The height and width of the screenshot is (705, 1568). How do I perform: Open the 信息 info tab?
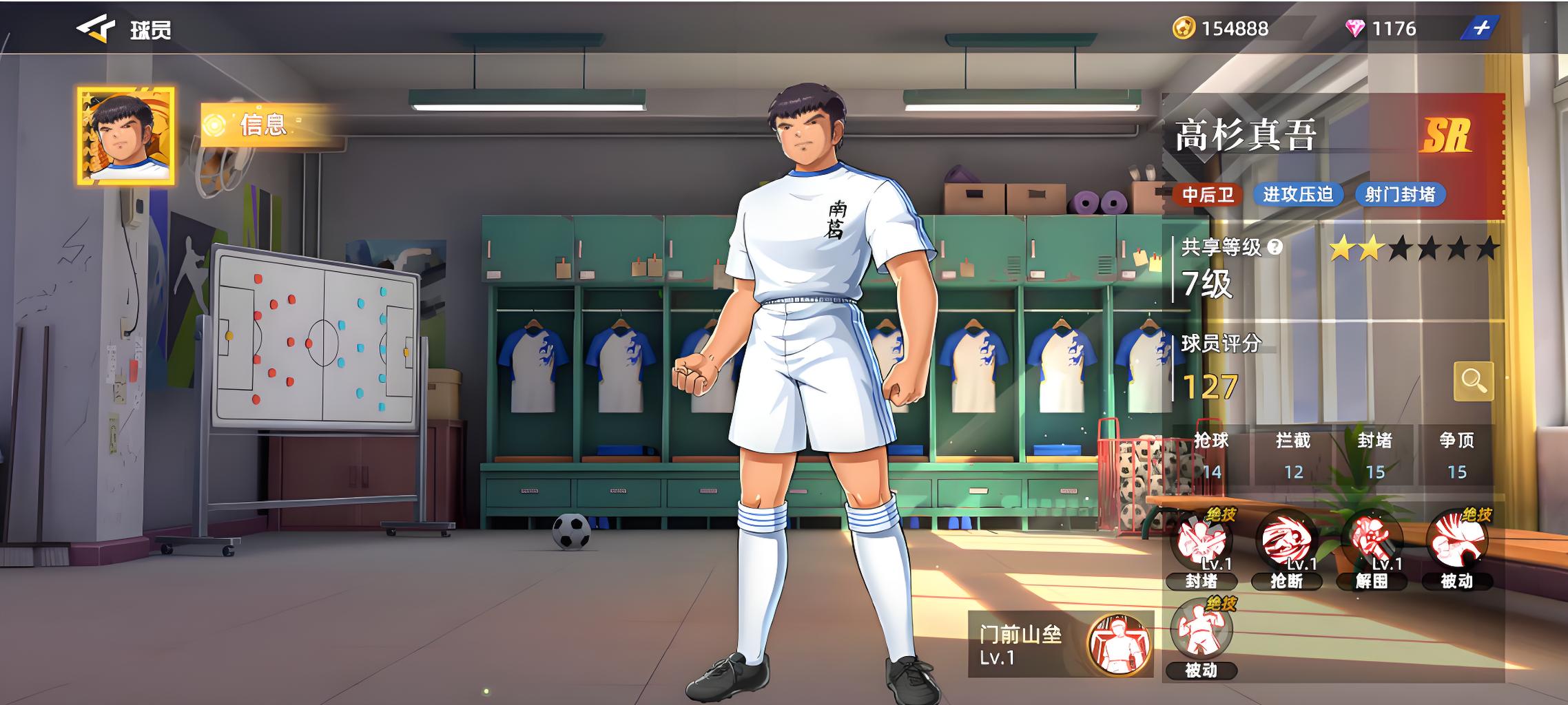(x=262, y=125)
